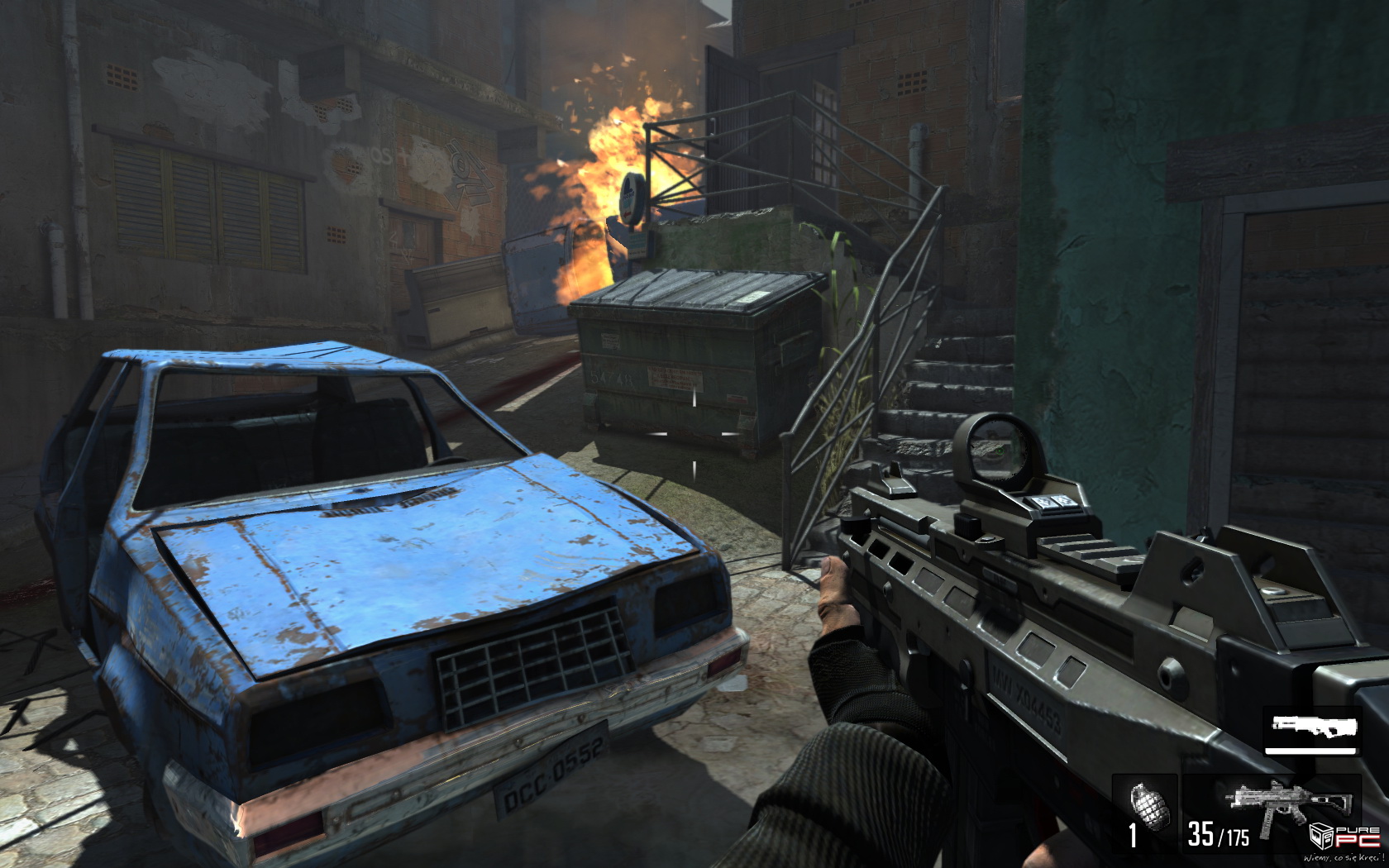Select the frag grenade icon
The height and width of the screenshot is (868, 1389).
(1149, 803)
